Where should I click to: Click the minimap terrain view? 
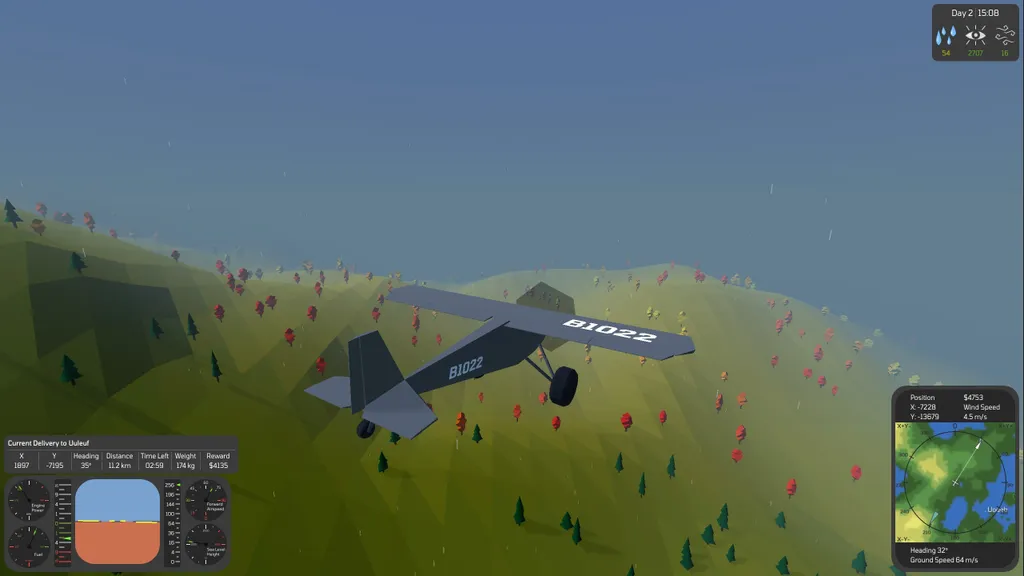click(955, 482)
